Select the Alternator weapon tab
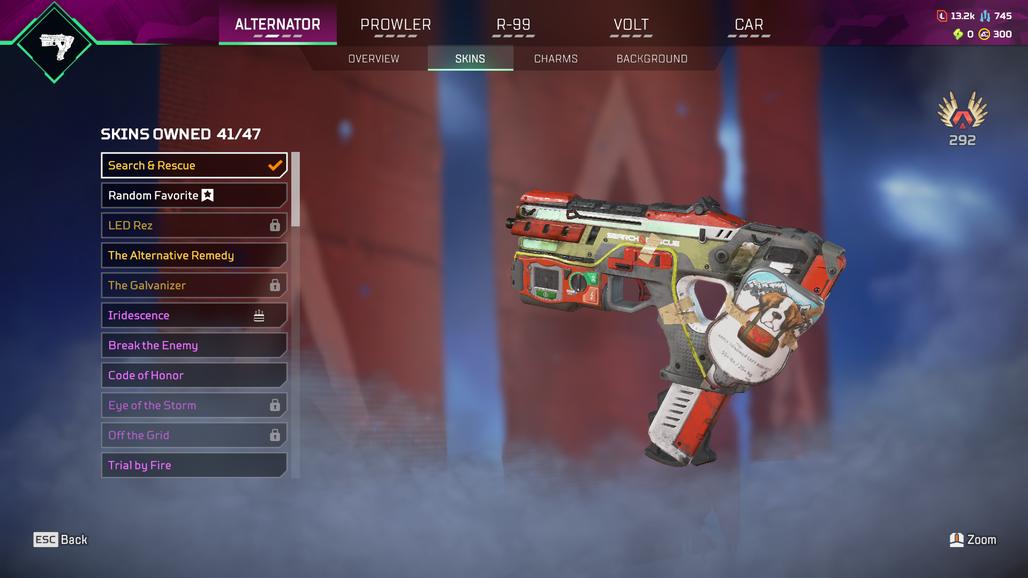 277,25
